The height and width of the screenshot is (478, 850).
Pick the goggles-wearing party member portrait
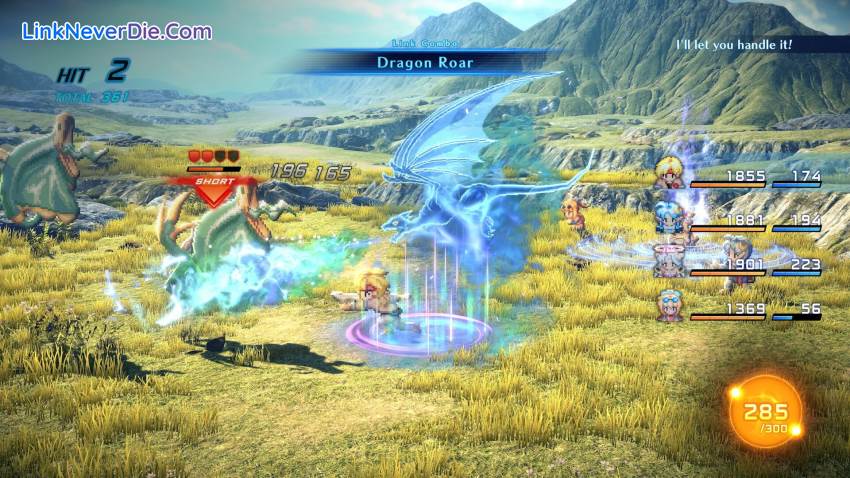click(668, 304)
